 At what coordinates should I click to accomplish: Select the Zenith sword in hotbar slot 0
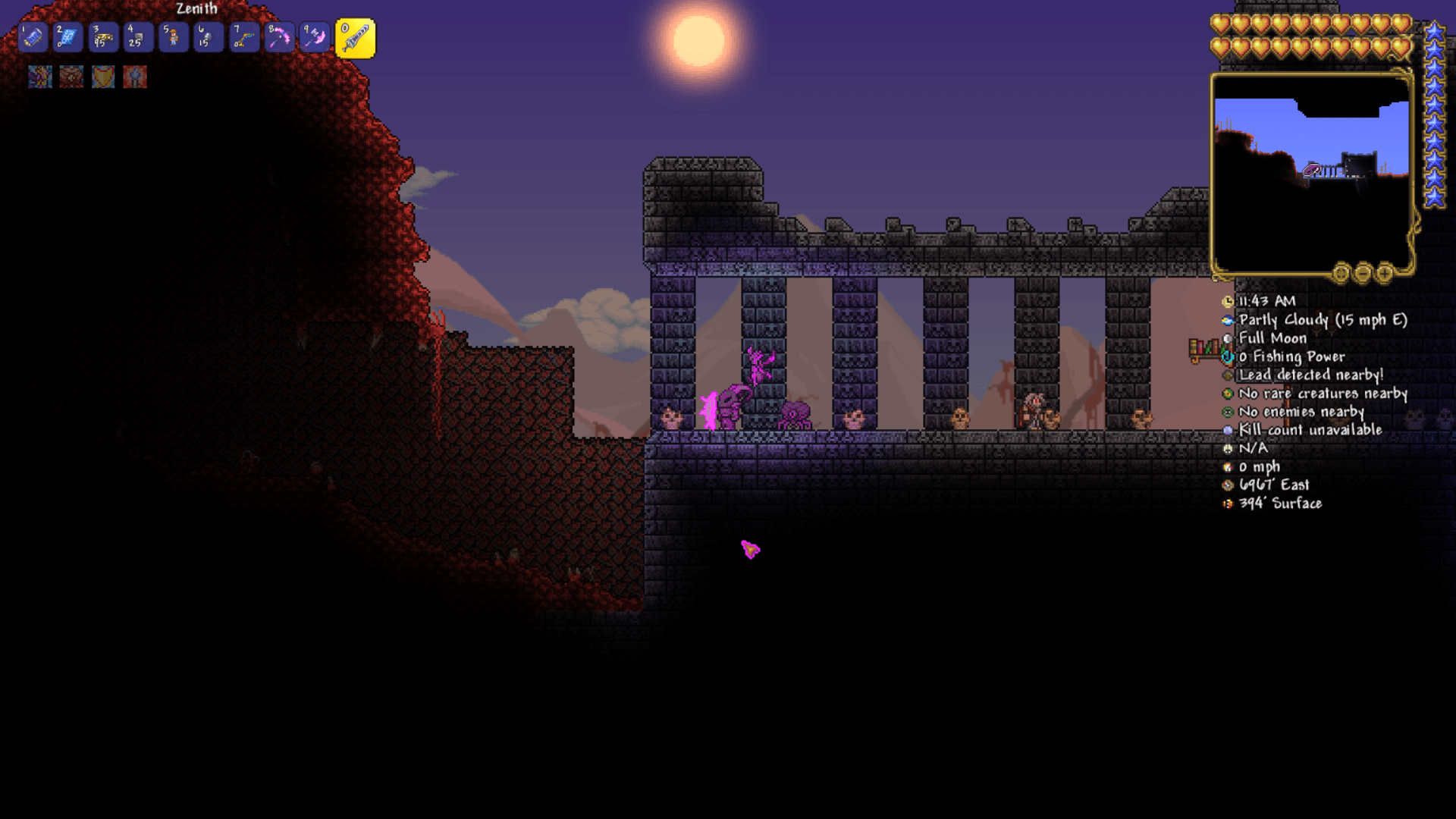pyautogui.click(x=356, y=36)
